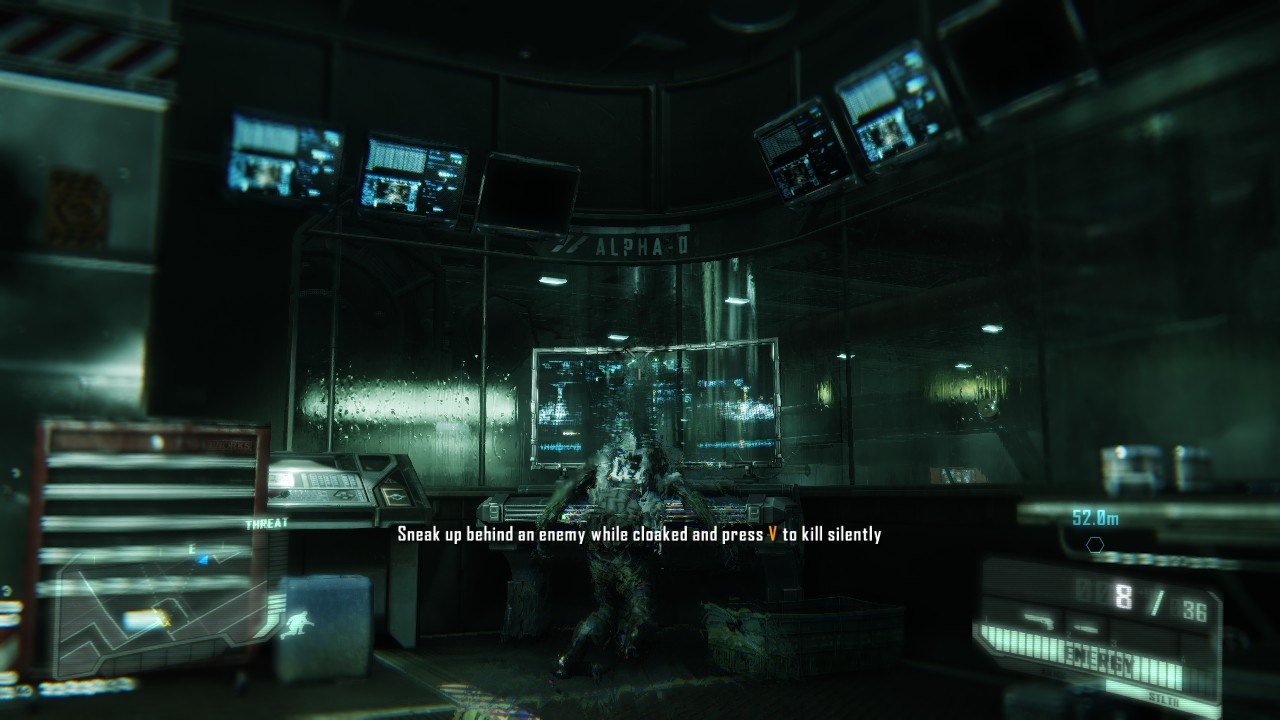This screenshot has width=1280, height=720.
Task: Click the hexagon objective waypoint marker
Action: [x=1096, y=545]
